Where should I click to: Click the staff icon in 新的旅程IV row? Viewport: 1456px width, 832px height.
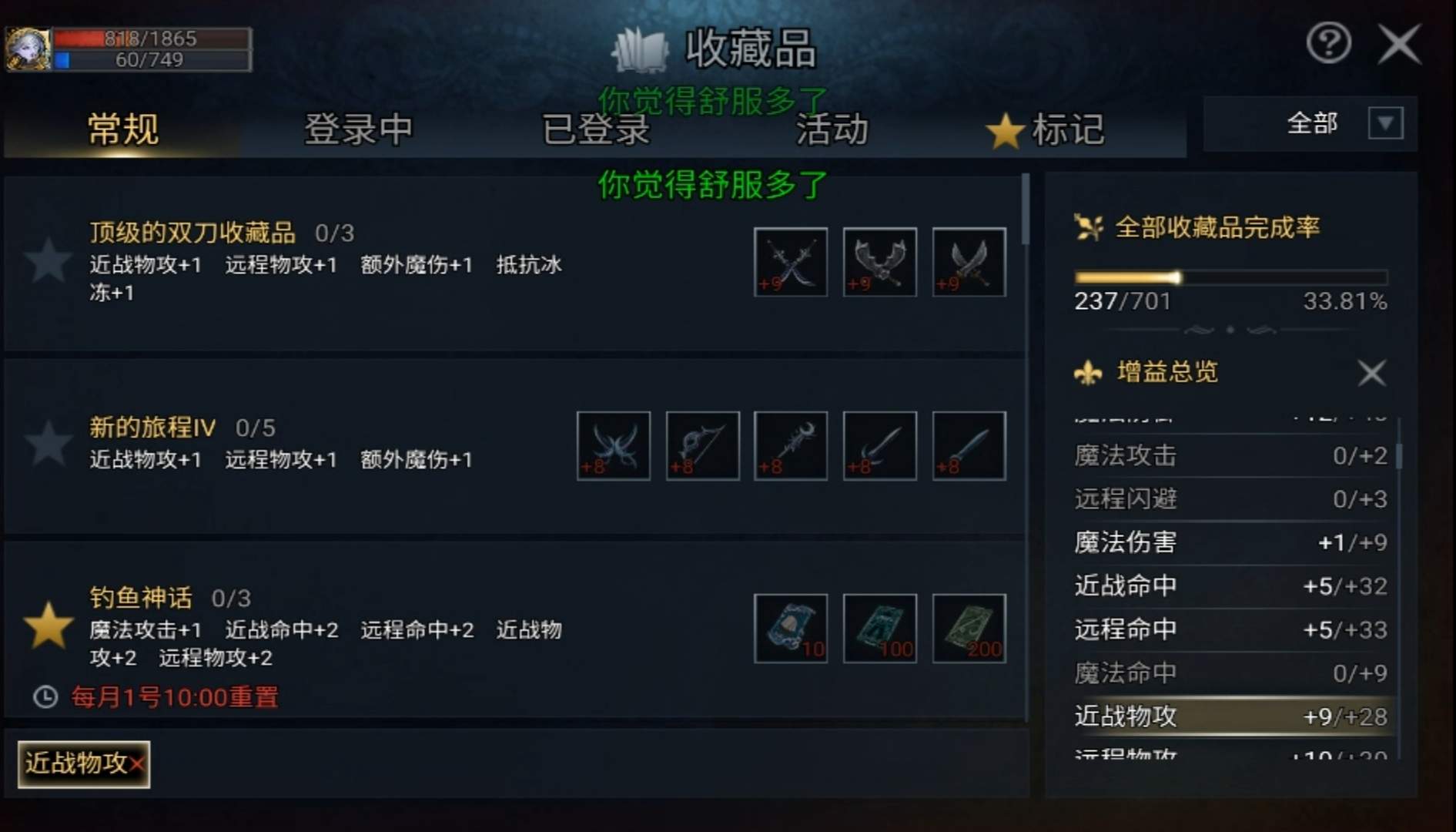pos(790,445)
